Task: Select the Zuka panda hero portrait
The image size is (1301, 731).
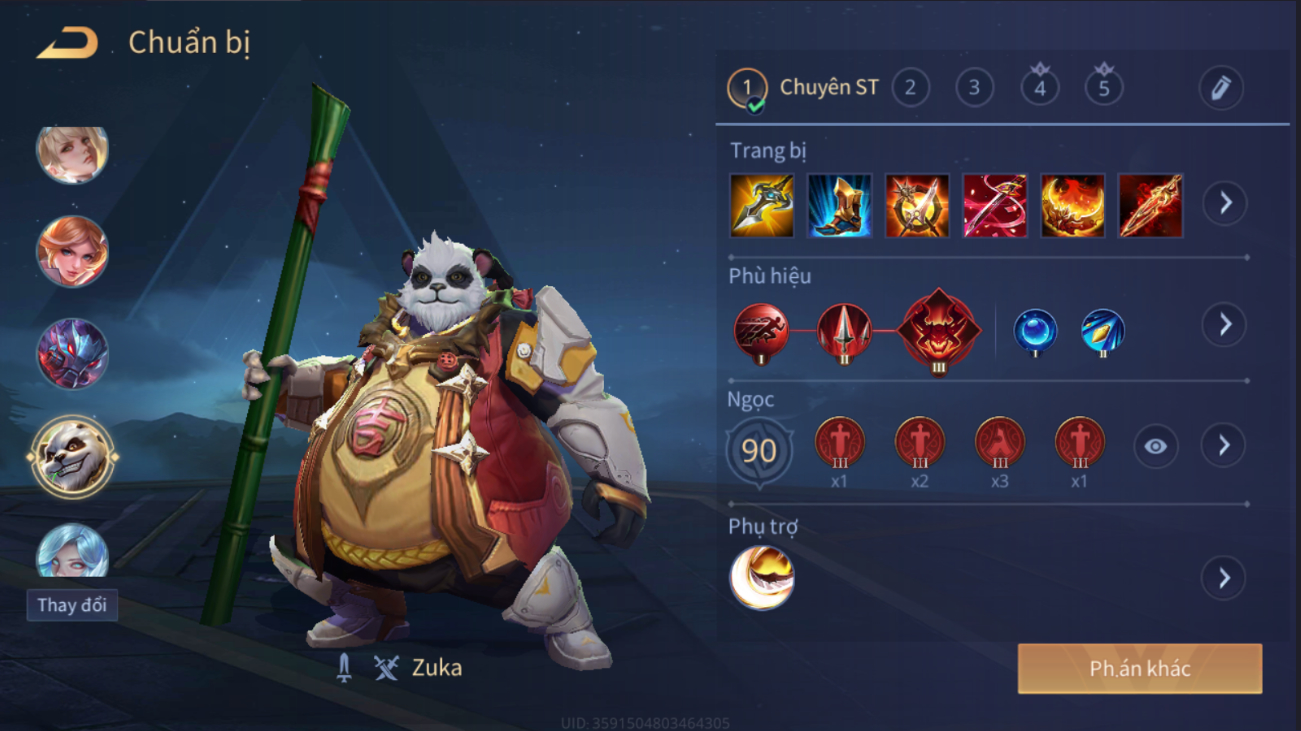Action: (x=72, y=457)
